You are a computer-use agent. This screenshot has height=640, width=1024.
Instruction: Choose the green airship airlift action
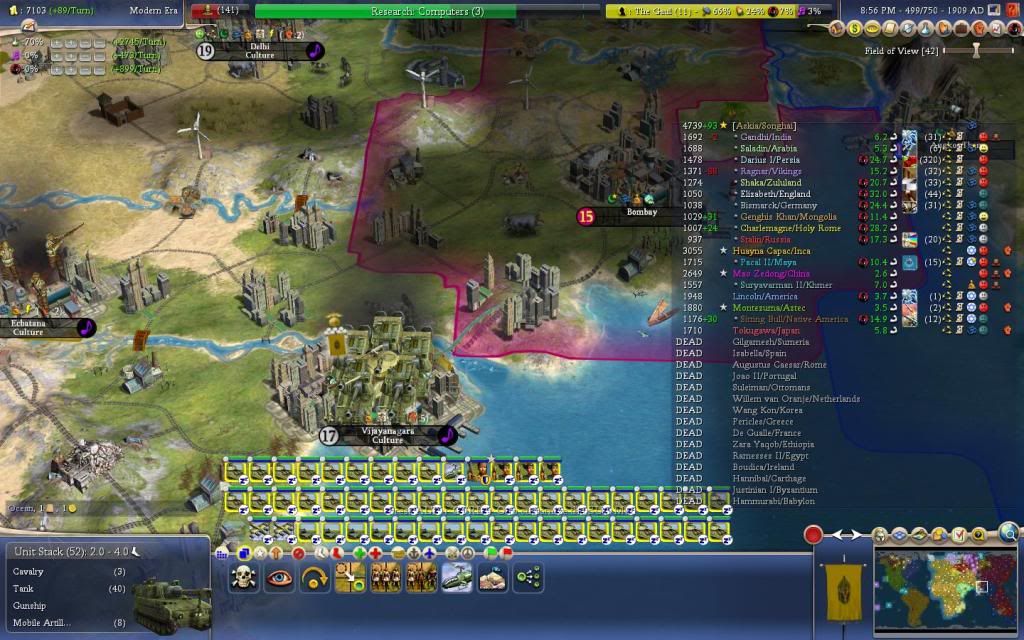click(457, 577)
